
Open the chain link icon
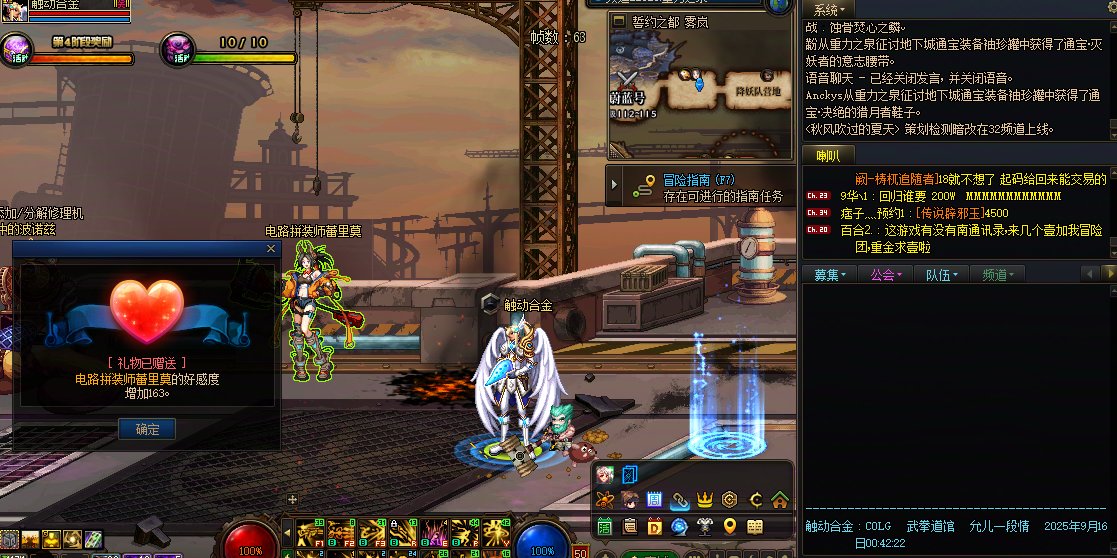click(679, 500)
